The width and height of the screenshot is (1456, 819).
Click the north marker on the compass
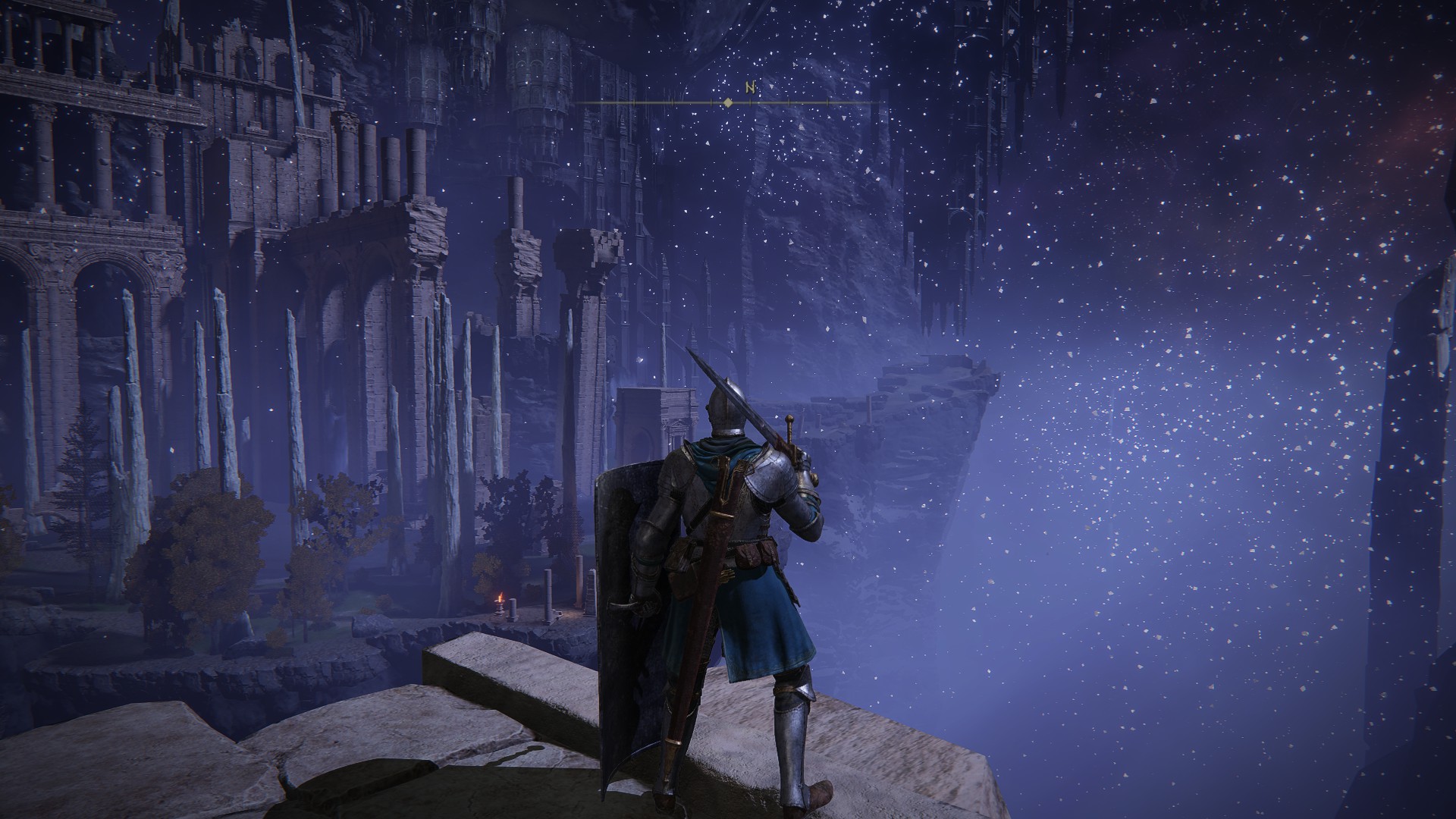tap(750, 87)
